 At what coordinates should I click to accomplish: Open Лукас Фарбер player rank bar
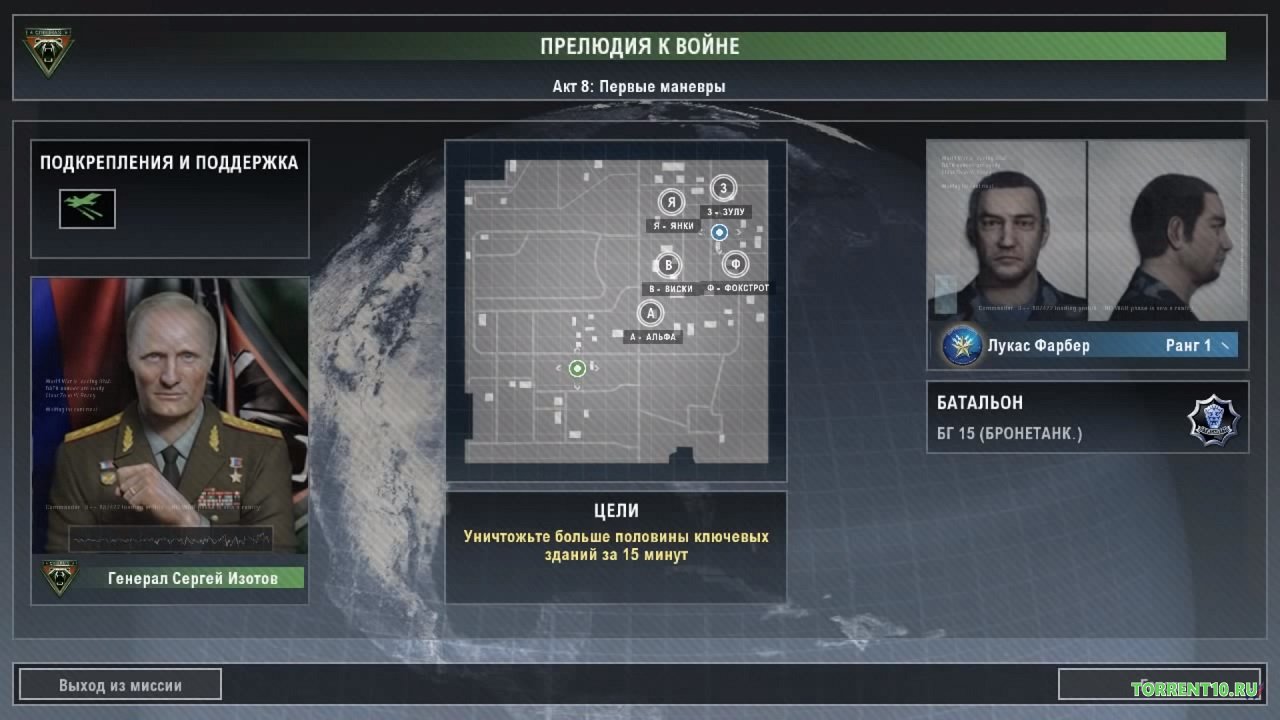(1088, 346)
